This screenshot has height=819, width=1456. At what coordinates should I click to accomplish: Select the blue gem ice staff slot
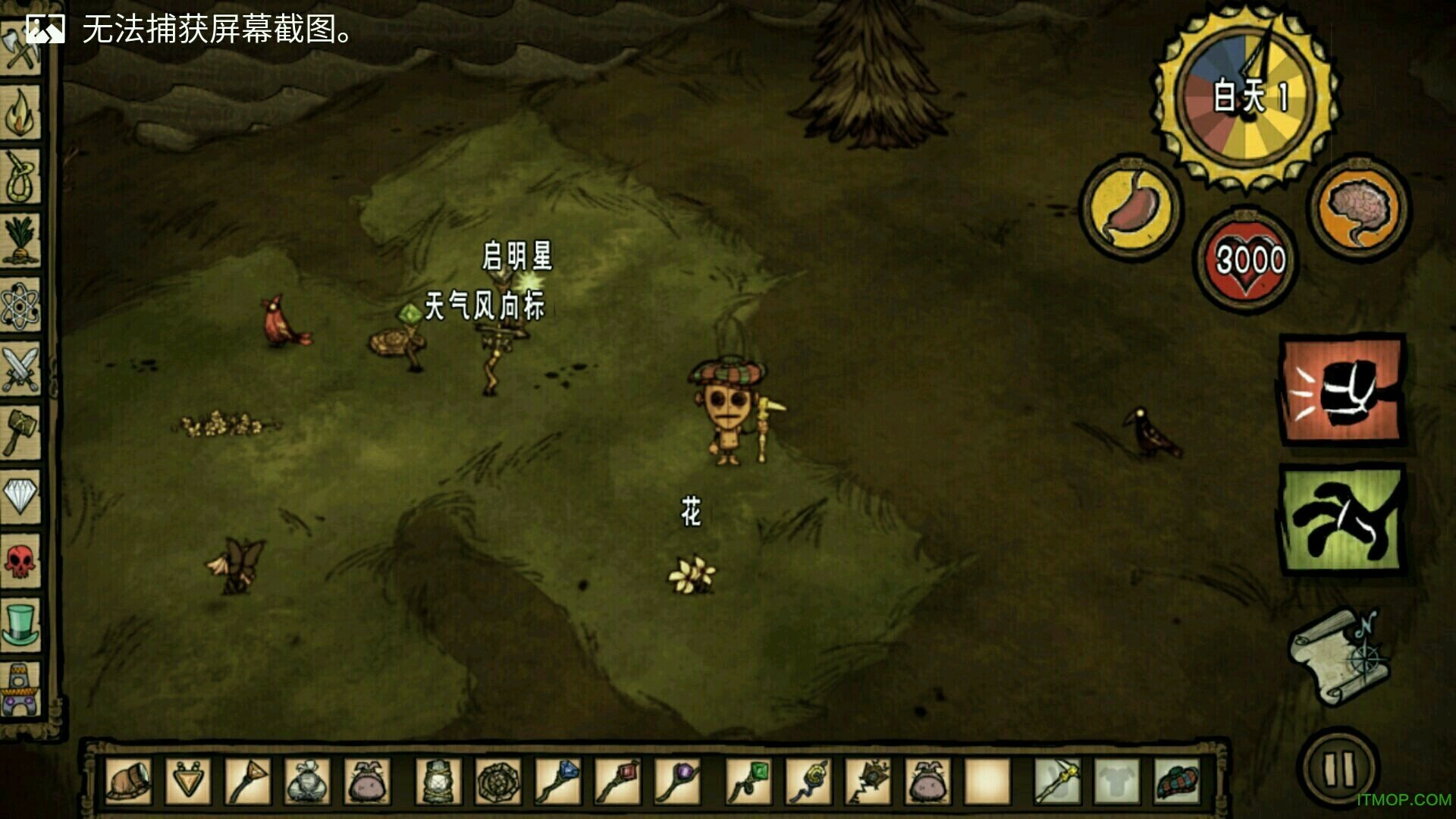point(559,781)
